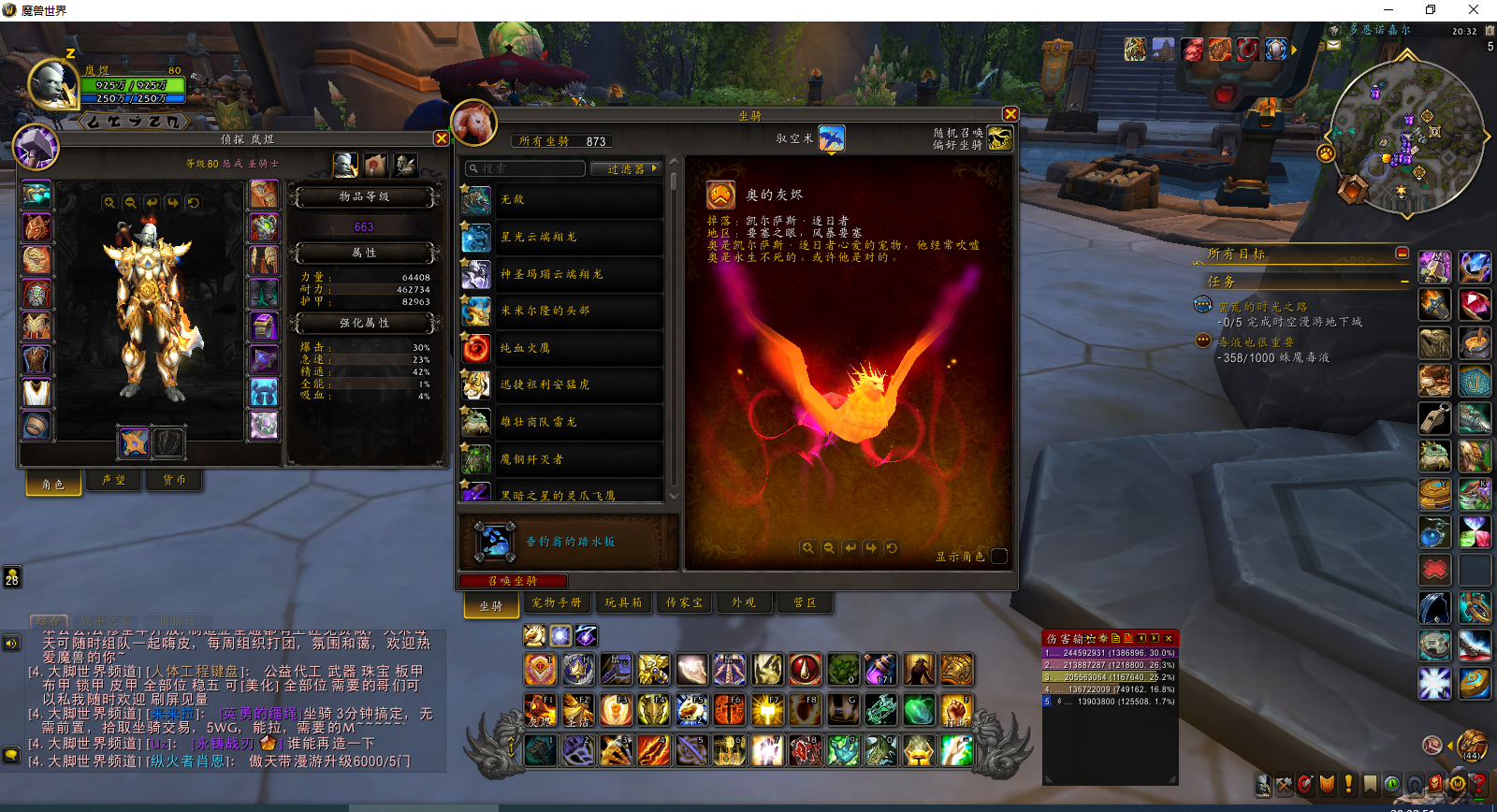Toggle the 显示角色 checkbox

999,556
